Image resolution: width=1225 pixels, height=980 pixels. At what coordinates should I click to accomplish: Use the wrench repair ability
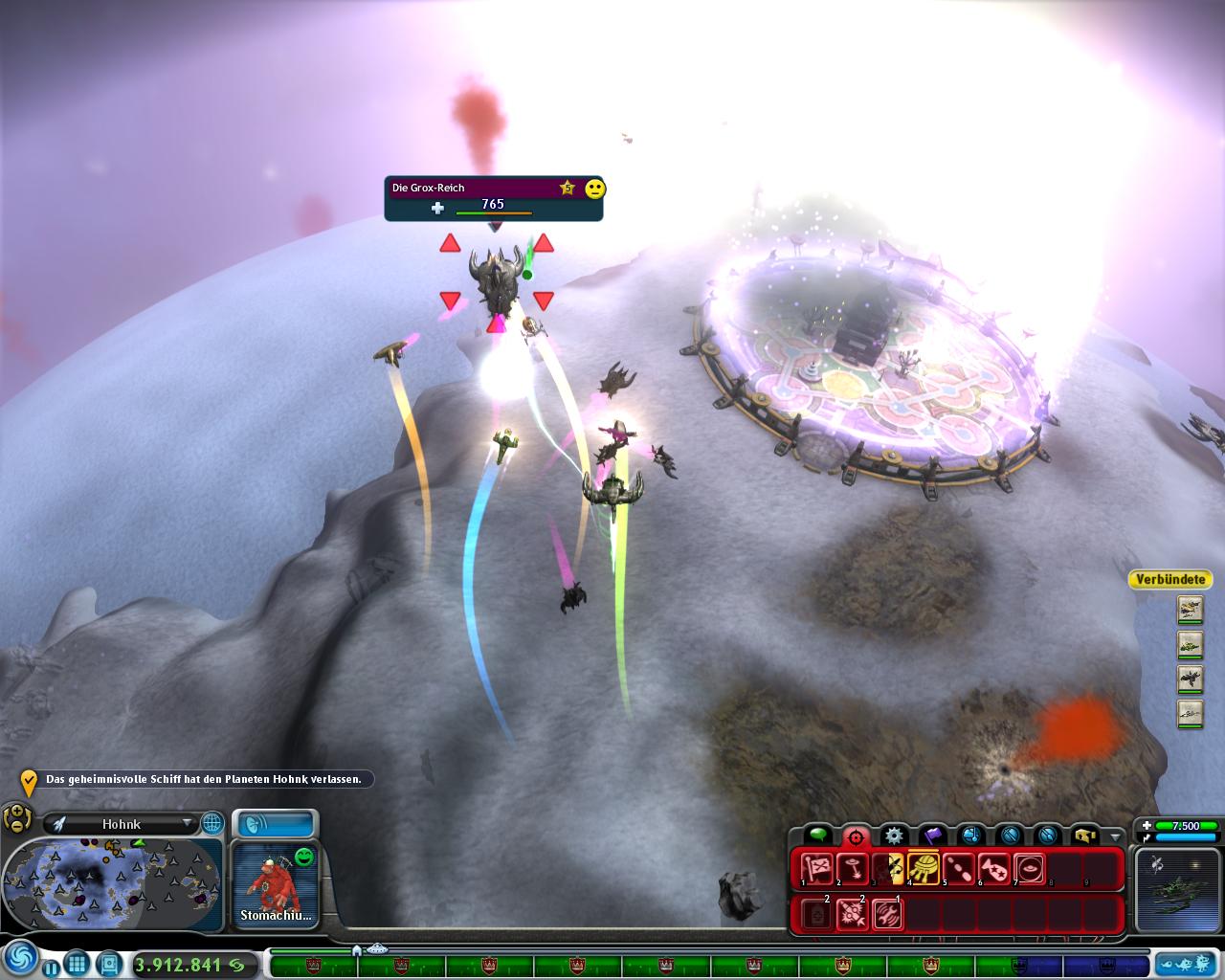tap(887, 914)
